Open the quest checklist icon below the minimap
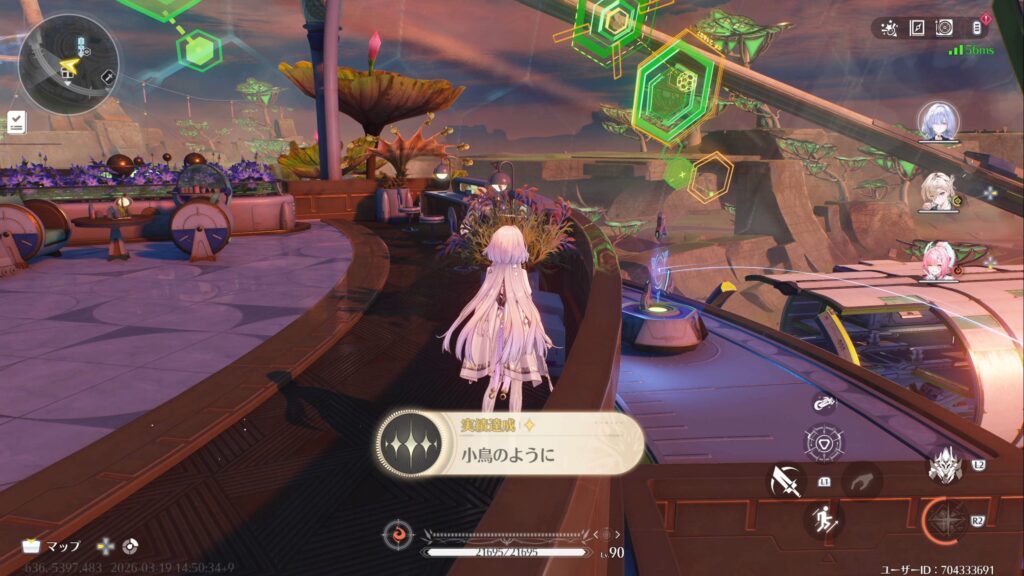 [x=16, y=122]
